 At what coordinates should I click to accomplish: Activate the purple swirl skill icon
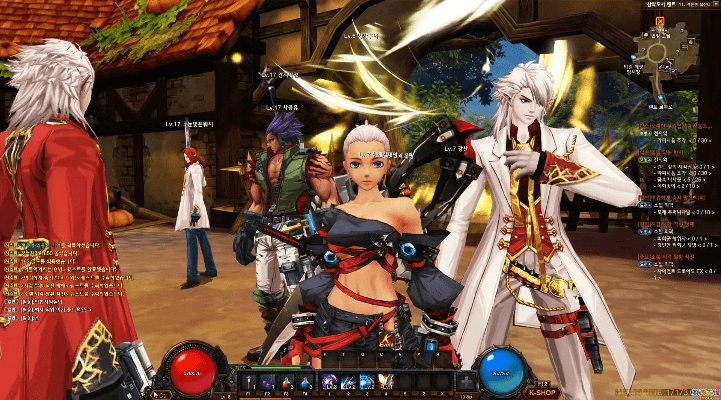point(329,381)
